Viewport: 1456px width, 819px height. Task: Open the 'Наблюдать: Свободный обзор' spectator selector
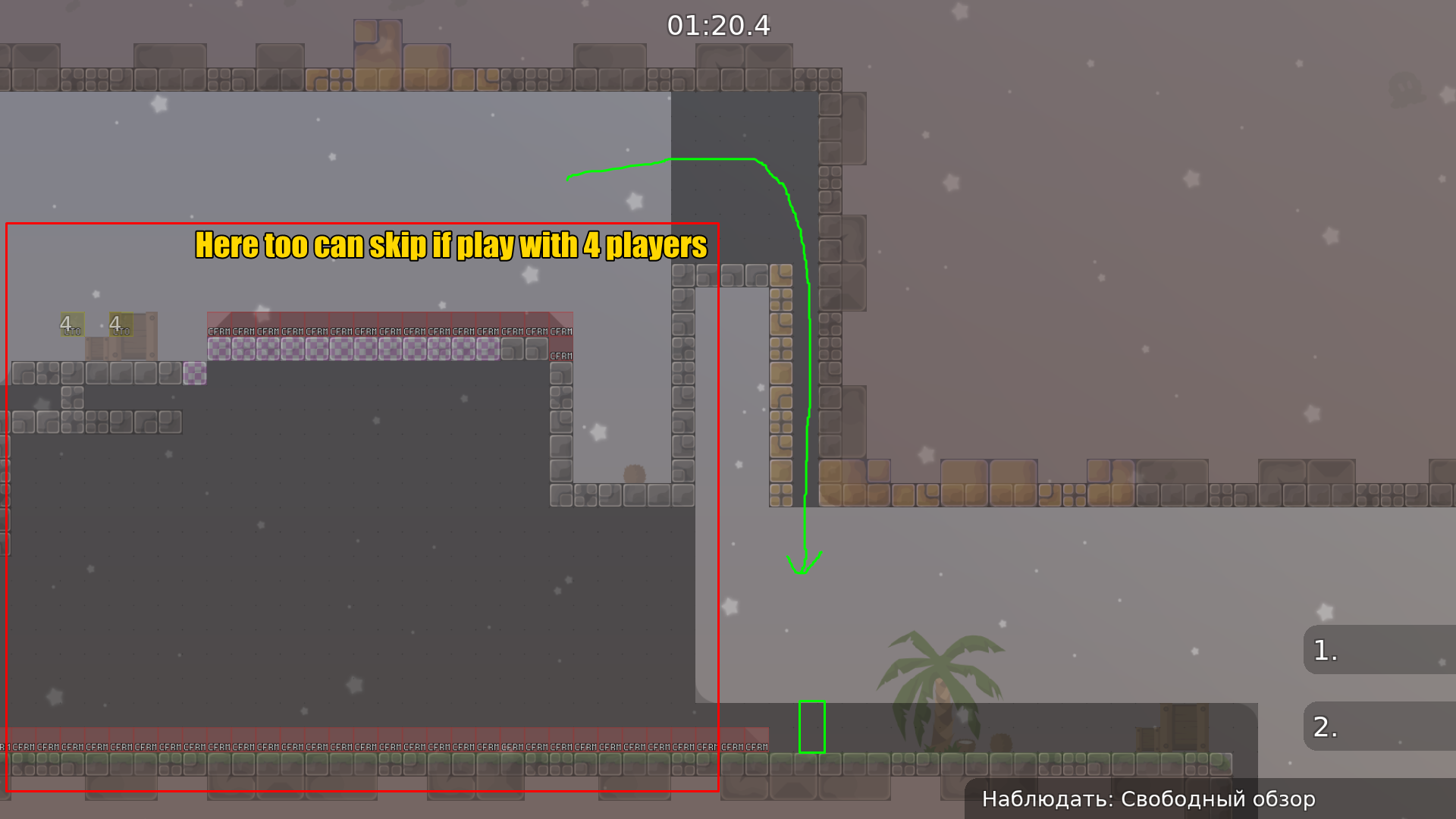tap(1150, 799)
